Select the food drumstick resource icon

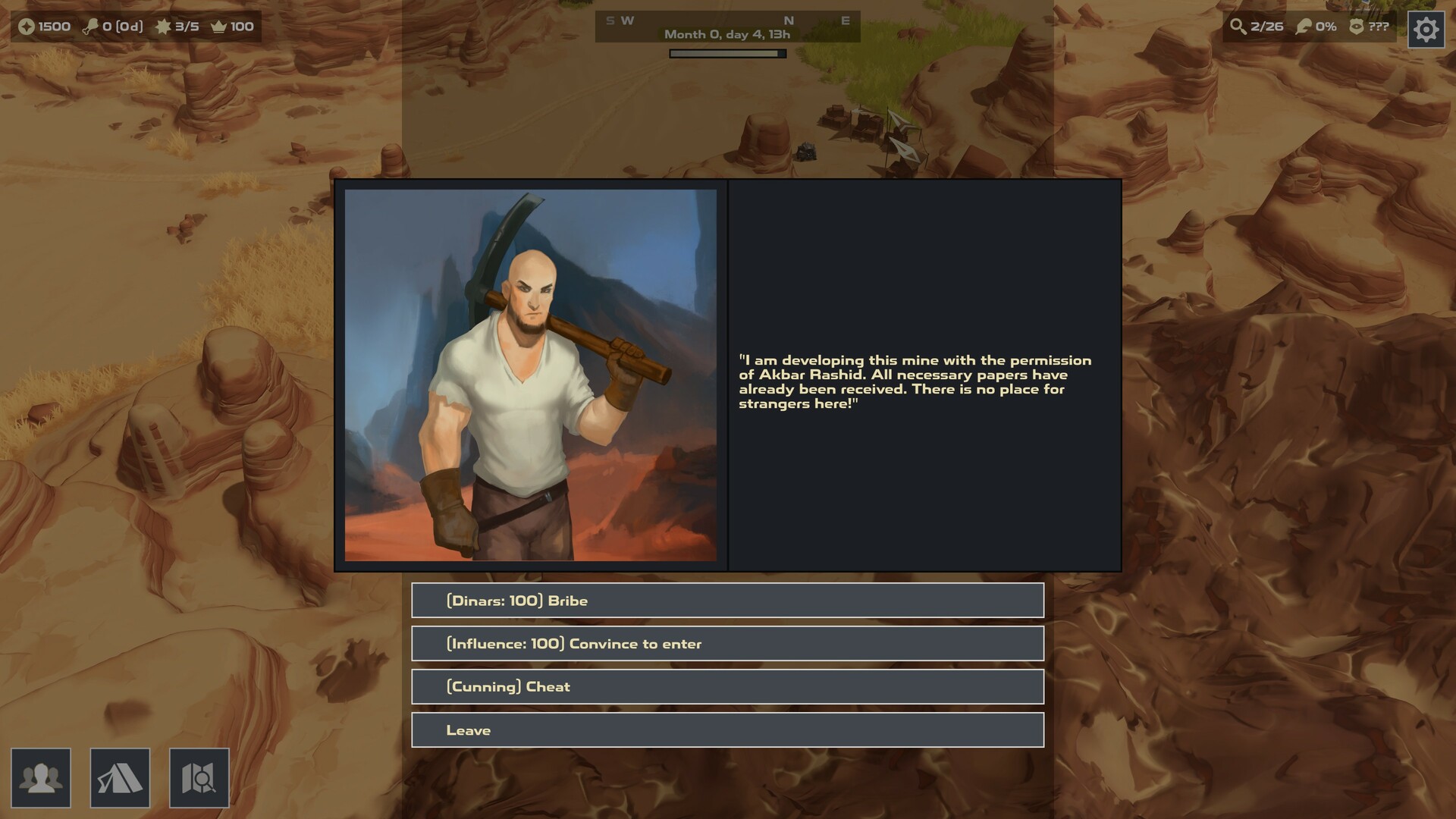click(93, 27)
